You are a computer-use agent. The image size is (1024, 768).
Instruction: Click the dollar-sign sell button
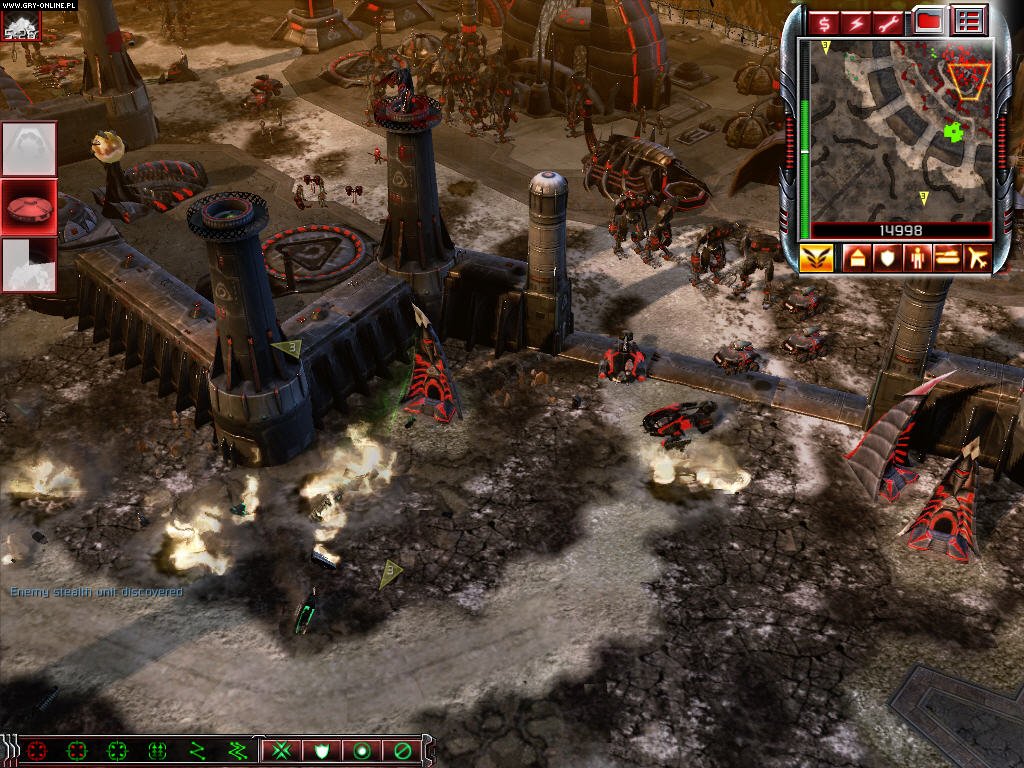click(x=824, y=22)
